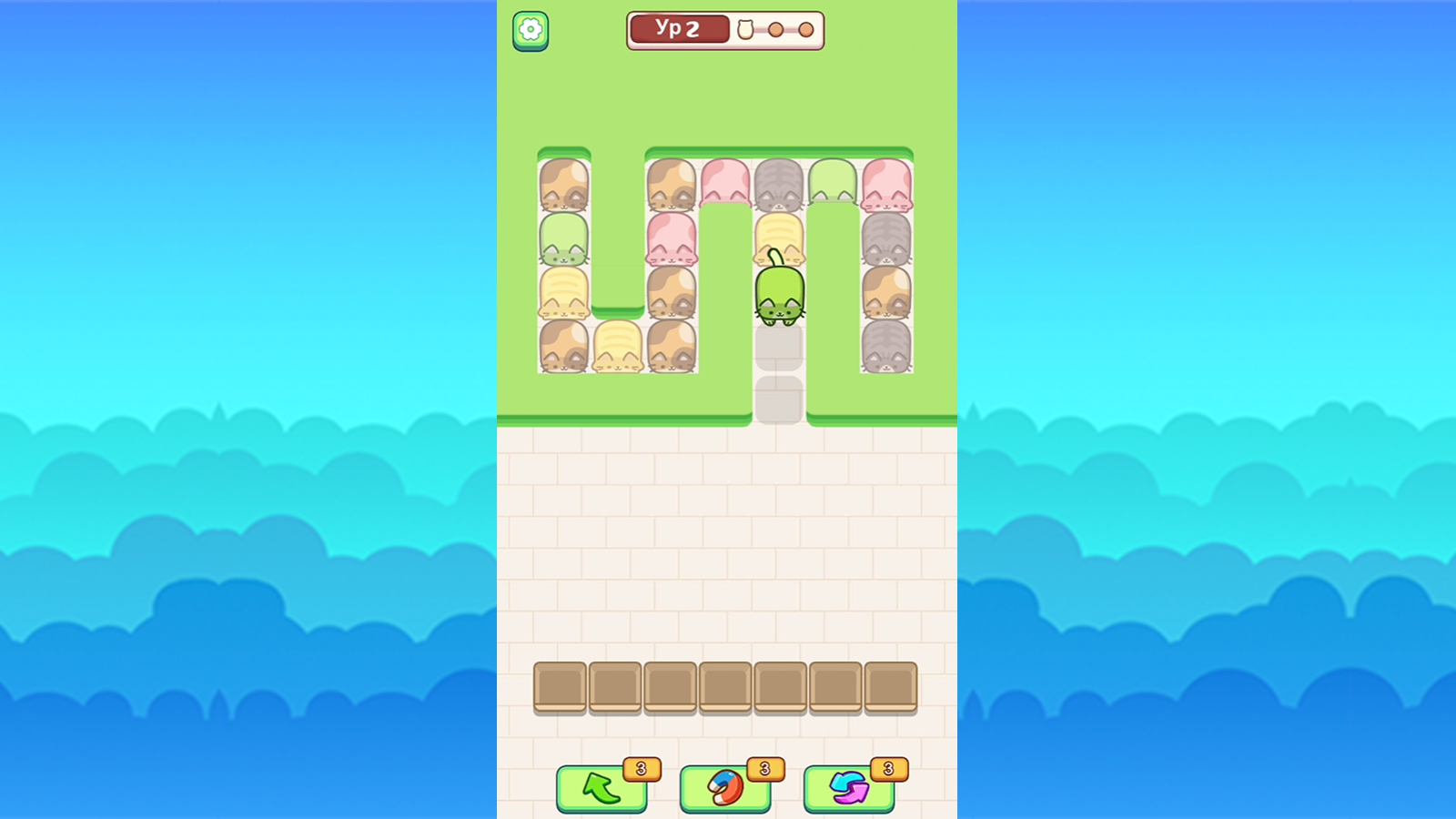This screenshot has width=1456, height=819.
Task: Activate the magnet power-up
Action: (x=725, y=786)
